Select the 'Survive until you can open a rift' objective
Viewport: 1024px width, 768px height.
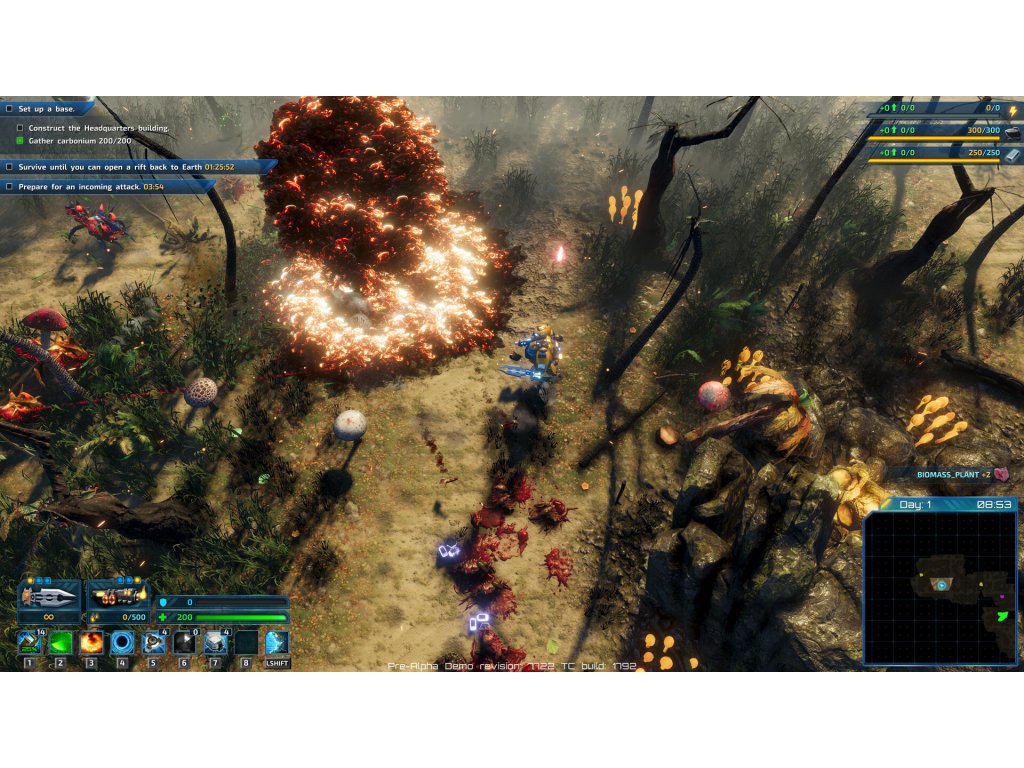[125, 167]
